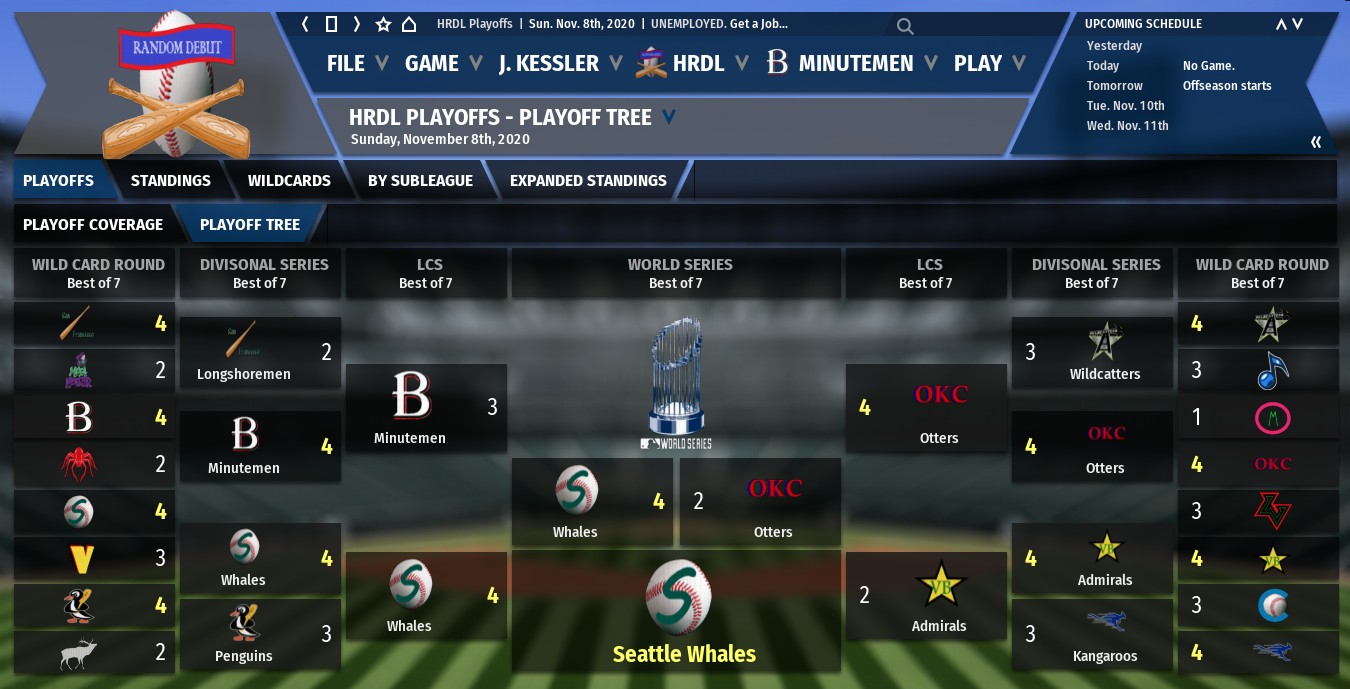The width and height of the screenshot is (1350, 689).
Task: Open the By Subleague tab
Action: (x=420, y=181)
